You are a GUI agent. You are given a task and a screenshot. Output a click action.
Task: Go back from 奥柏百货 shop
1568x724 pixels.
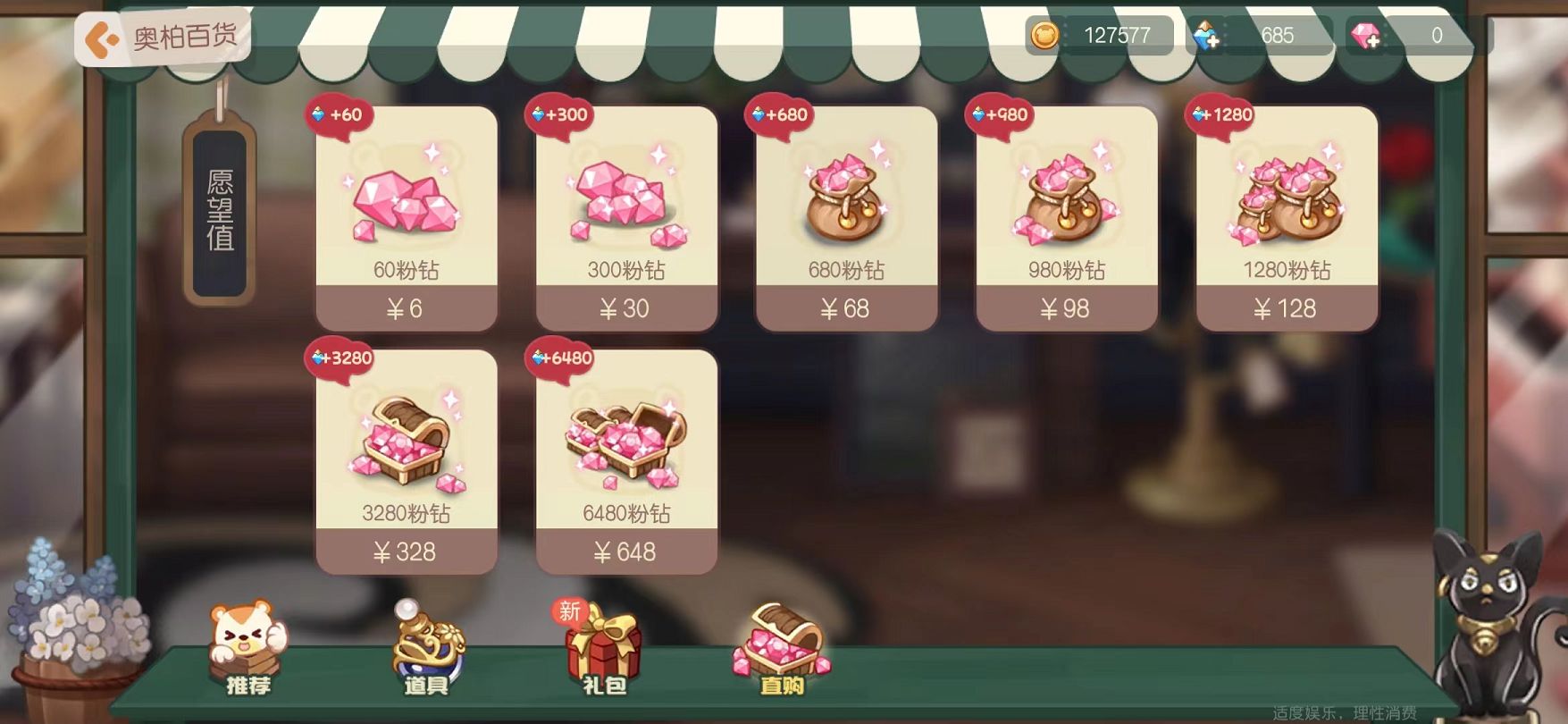(x=103, y=39)
